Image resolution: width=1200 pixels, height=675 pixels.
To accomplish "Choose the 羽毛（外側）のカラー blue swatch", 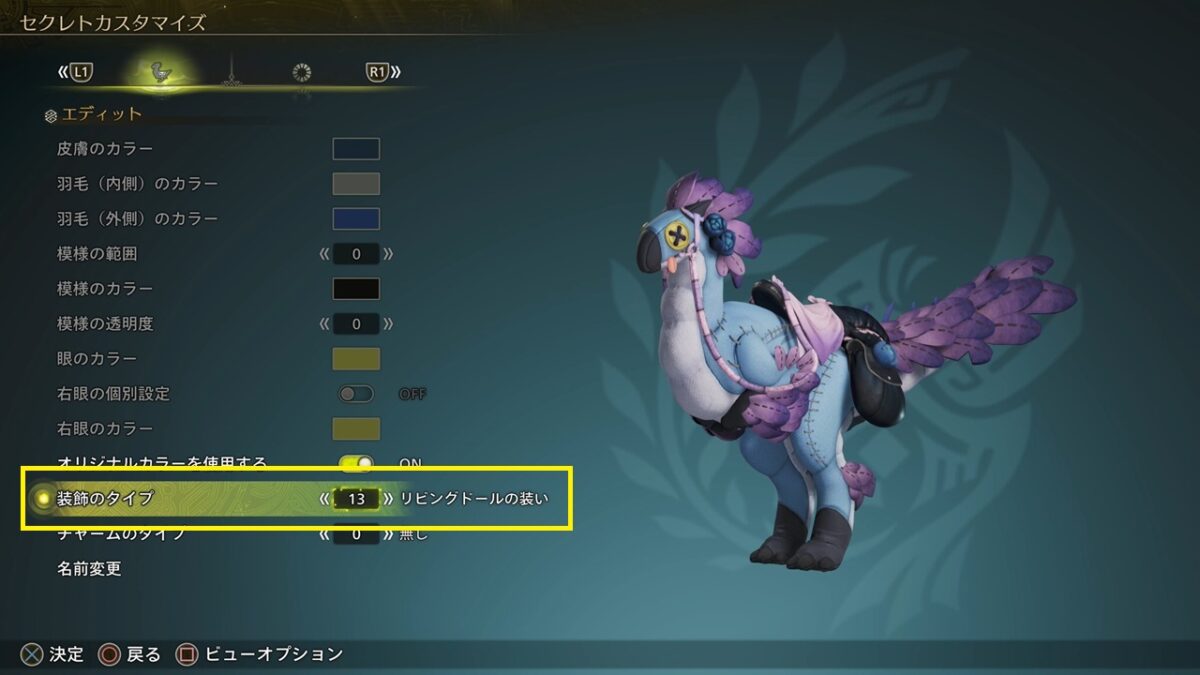I will coord(356,219).
